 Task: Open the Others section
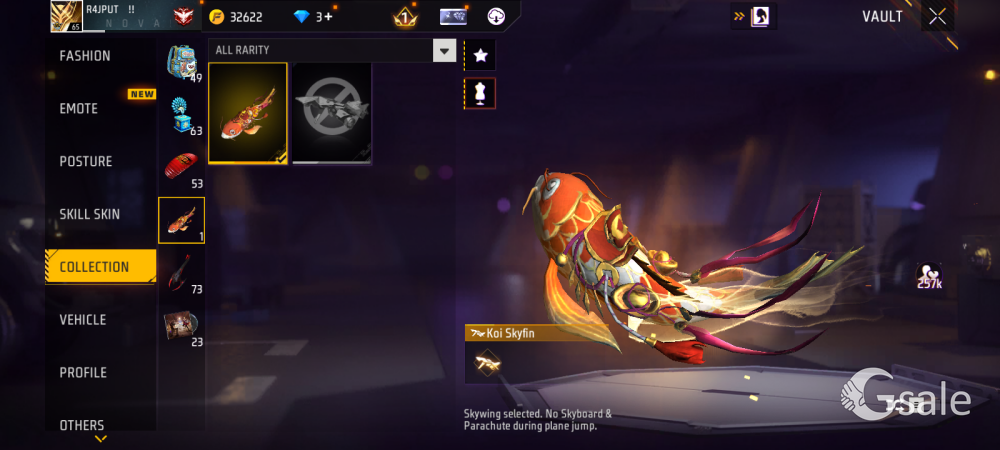[x=82, y=425]
